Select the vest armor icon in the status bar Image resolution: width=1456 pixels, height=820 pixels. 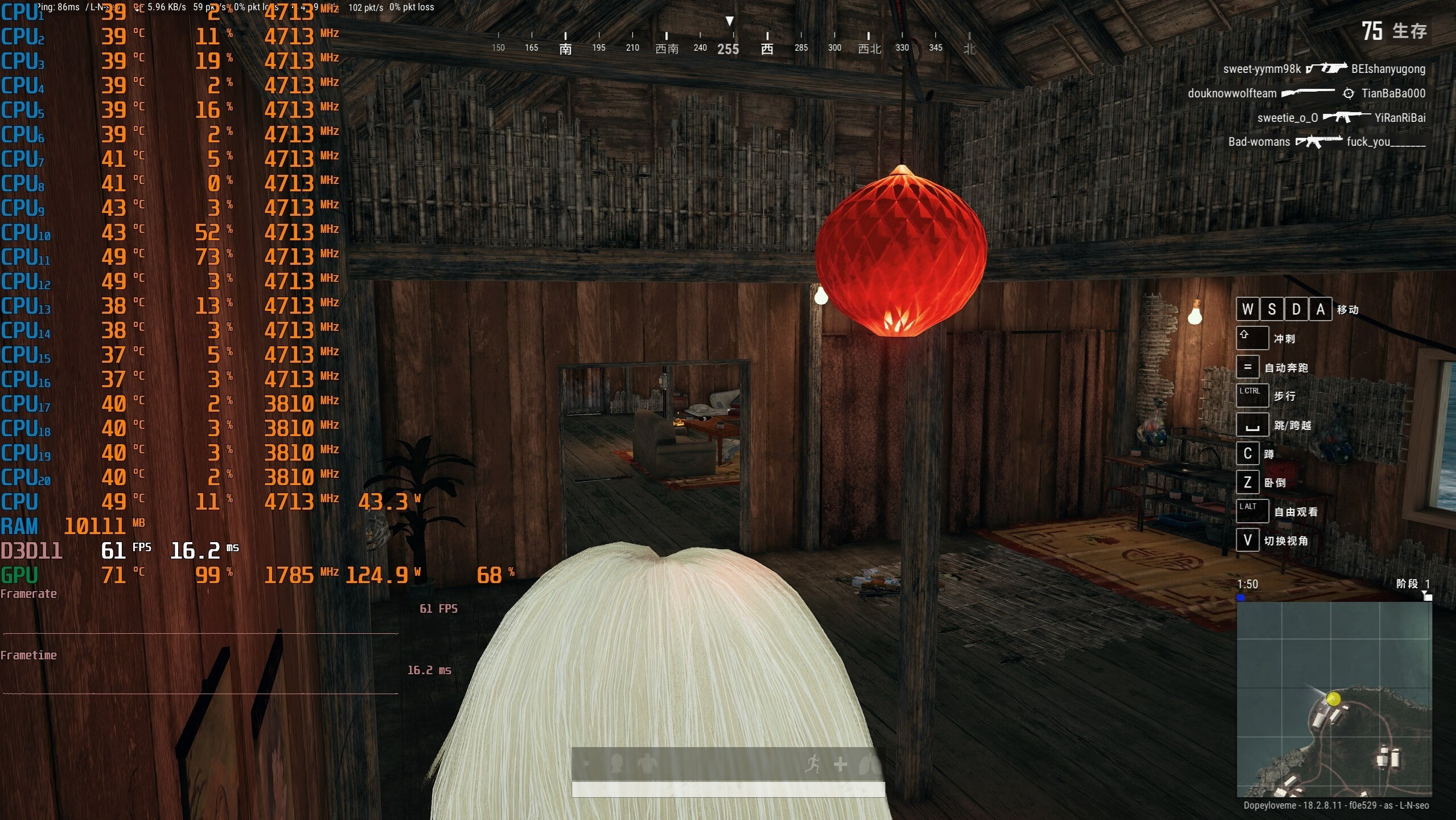point(646,765)
